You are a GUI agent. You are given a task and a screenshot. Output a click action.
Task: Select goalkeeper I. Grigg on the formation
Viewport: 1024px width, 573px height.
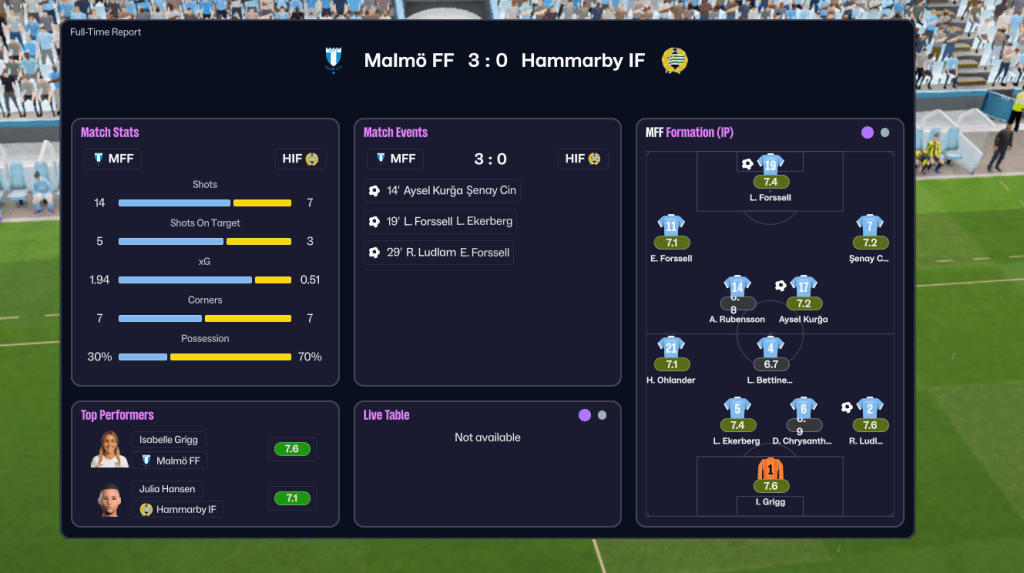pos(770,469)
